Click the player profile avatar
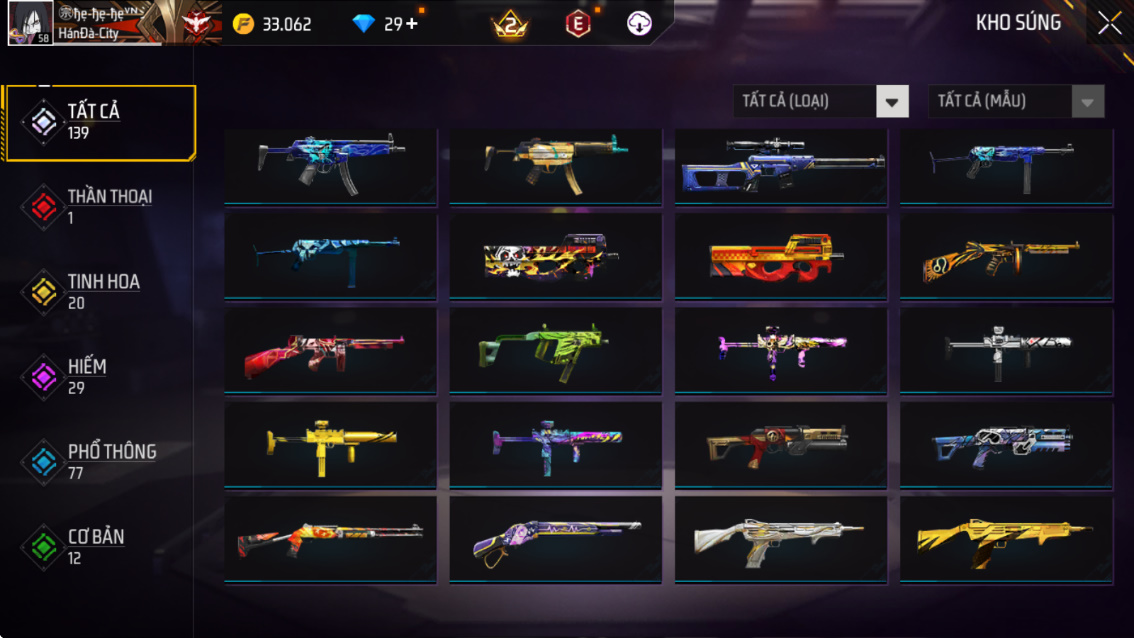The image size is (1134, 638). click(30, 23)
